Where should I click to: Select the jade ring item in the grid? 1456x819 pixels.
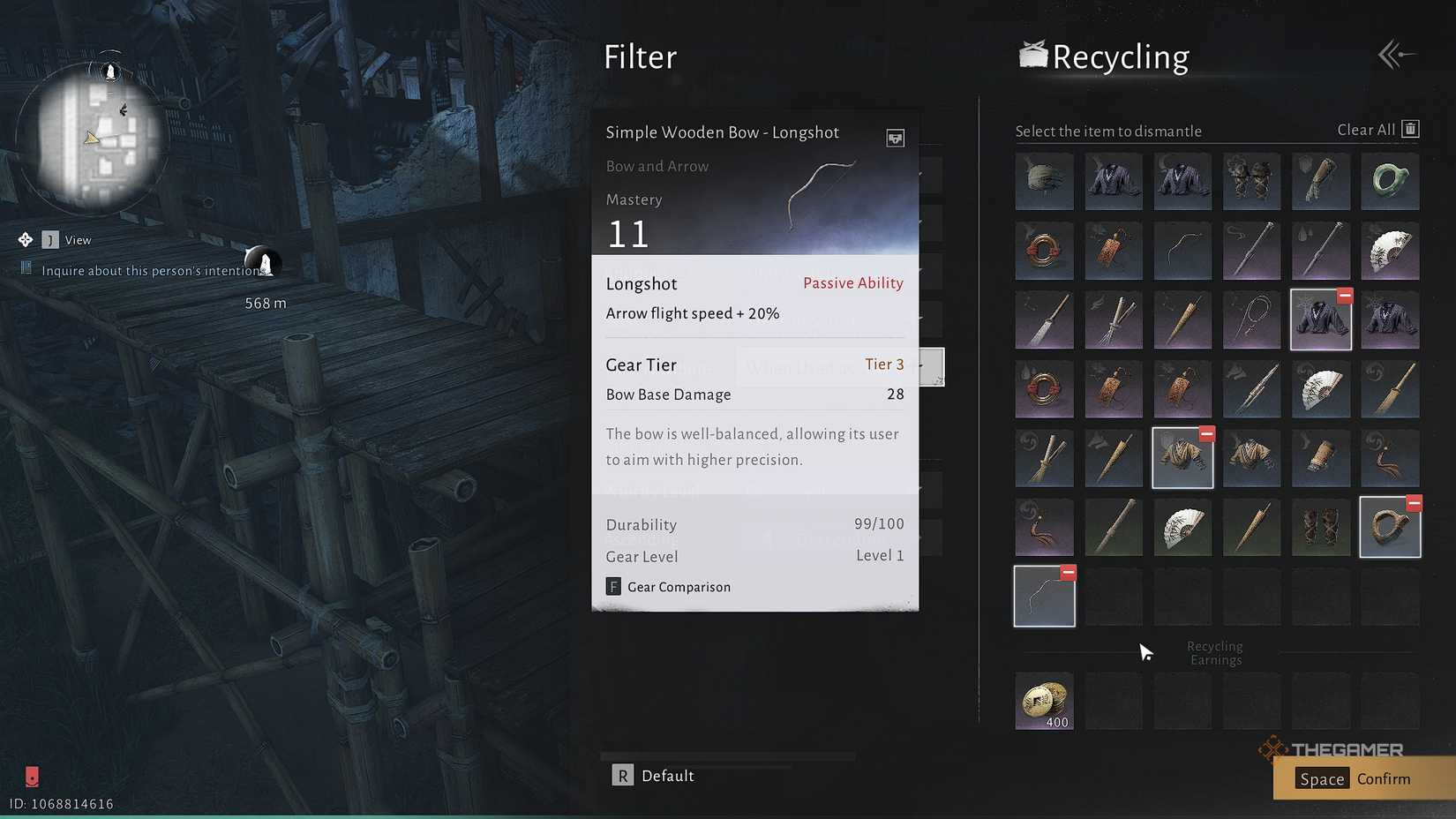(1390, 182)
